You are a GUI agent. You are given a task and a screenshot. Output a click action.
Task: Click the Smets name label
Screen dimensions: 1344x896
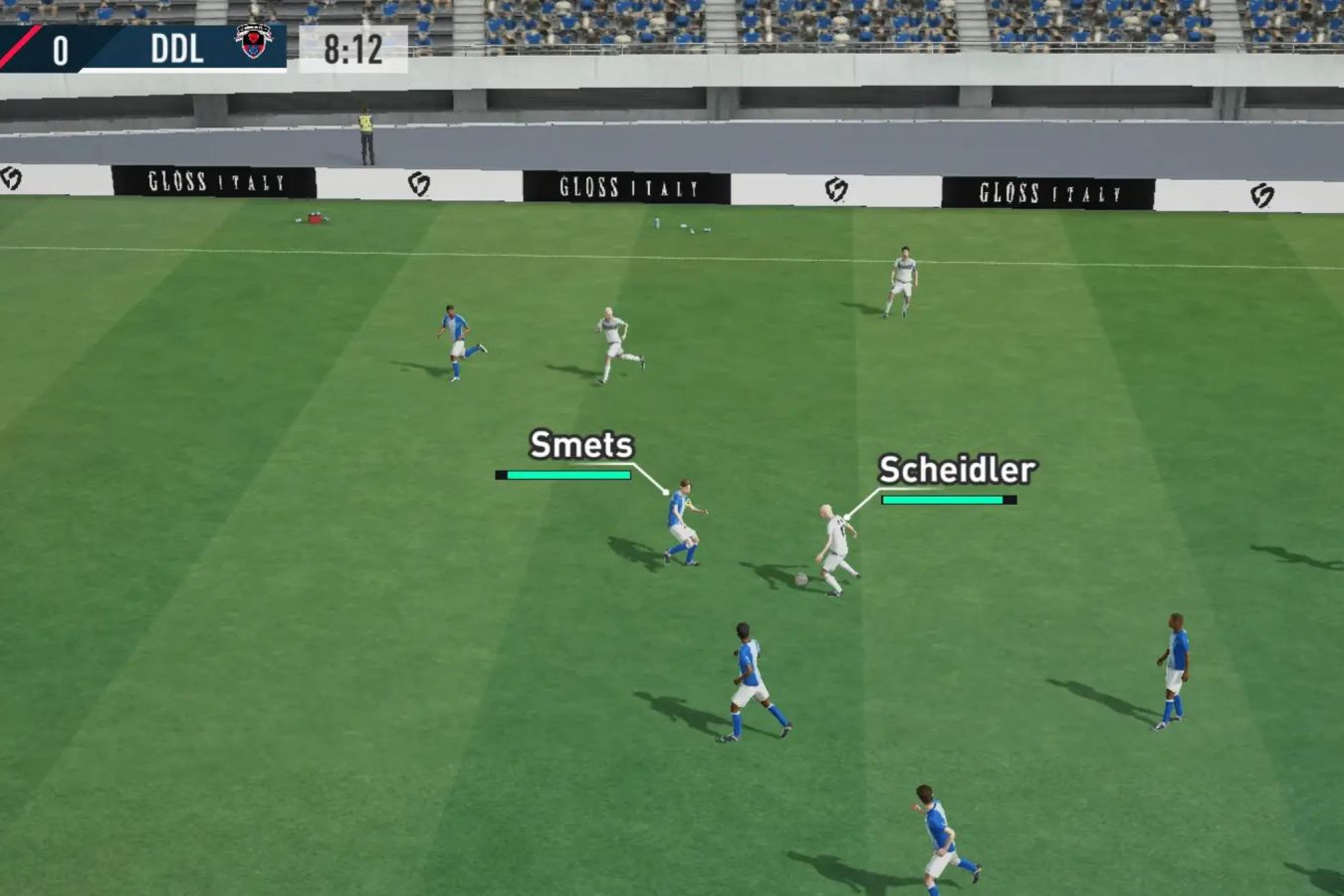[x=581, y=446]
